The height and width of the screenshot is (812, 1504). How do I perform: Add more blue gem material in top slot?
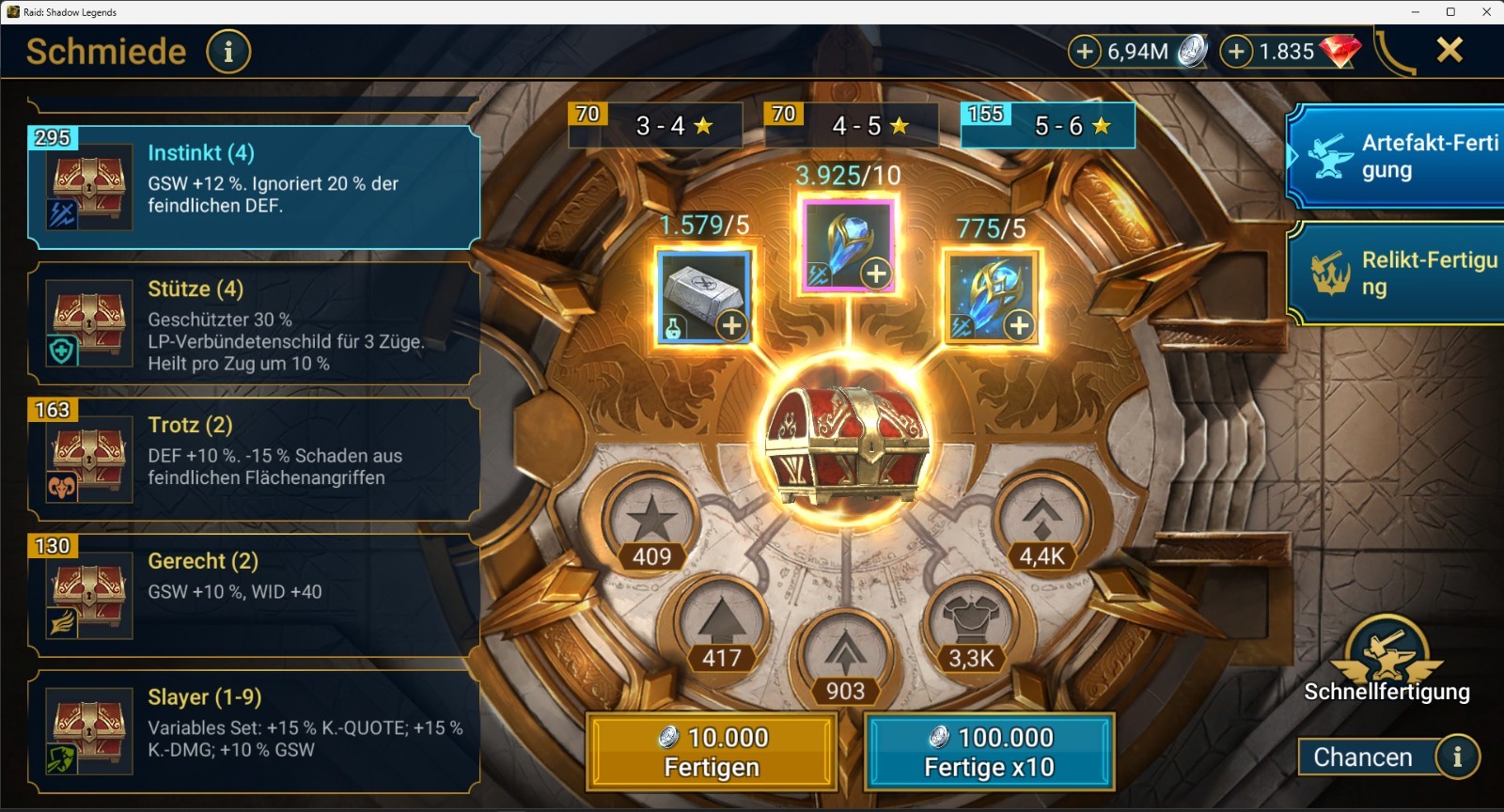[876, 273]
